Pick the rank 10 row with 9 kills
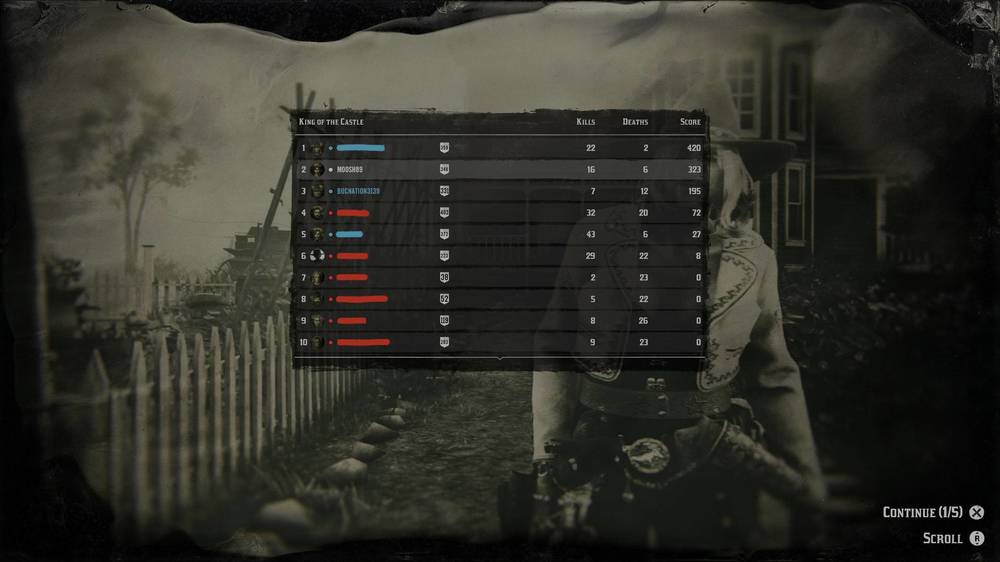The image size is (1000, 562). pos(500,342)
